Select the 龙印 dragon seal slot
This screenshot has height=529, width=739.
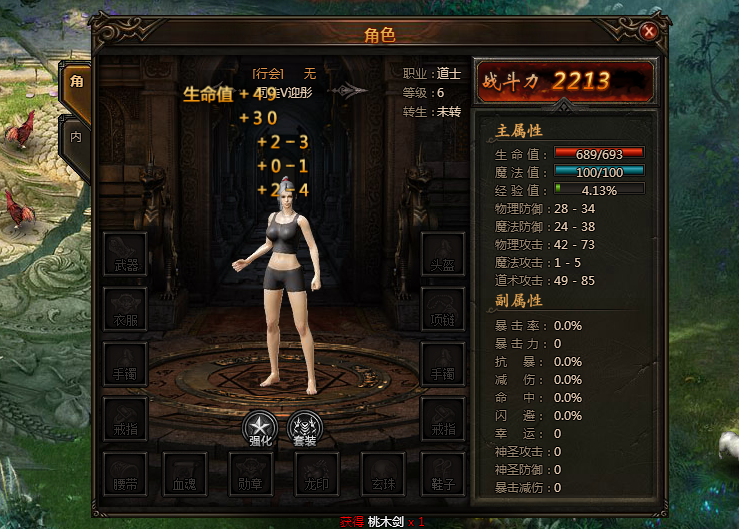click(x=315, y=474)
